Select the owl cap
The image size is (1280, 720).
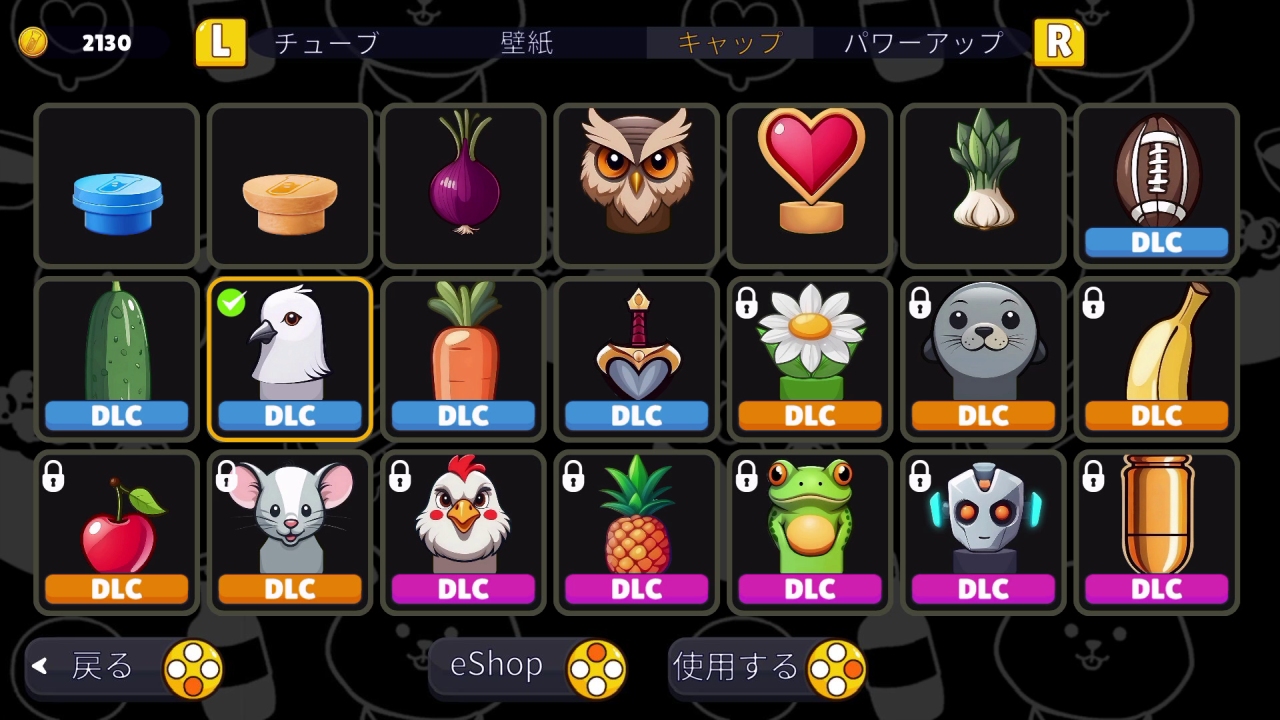[636, 186]
